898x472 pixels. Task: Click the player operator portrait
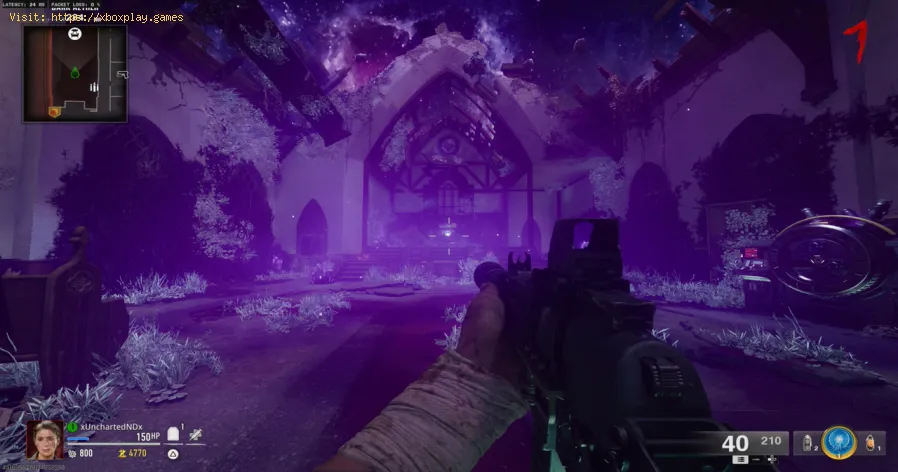click(x=45, y=440)
